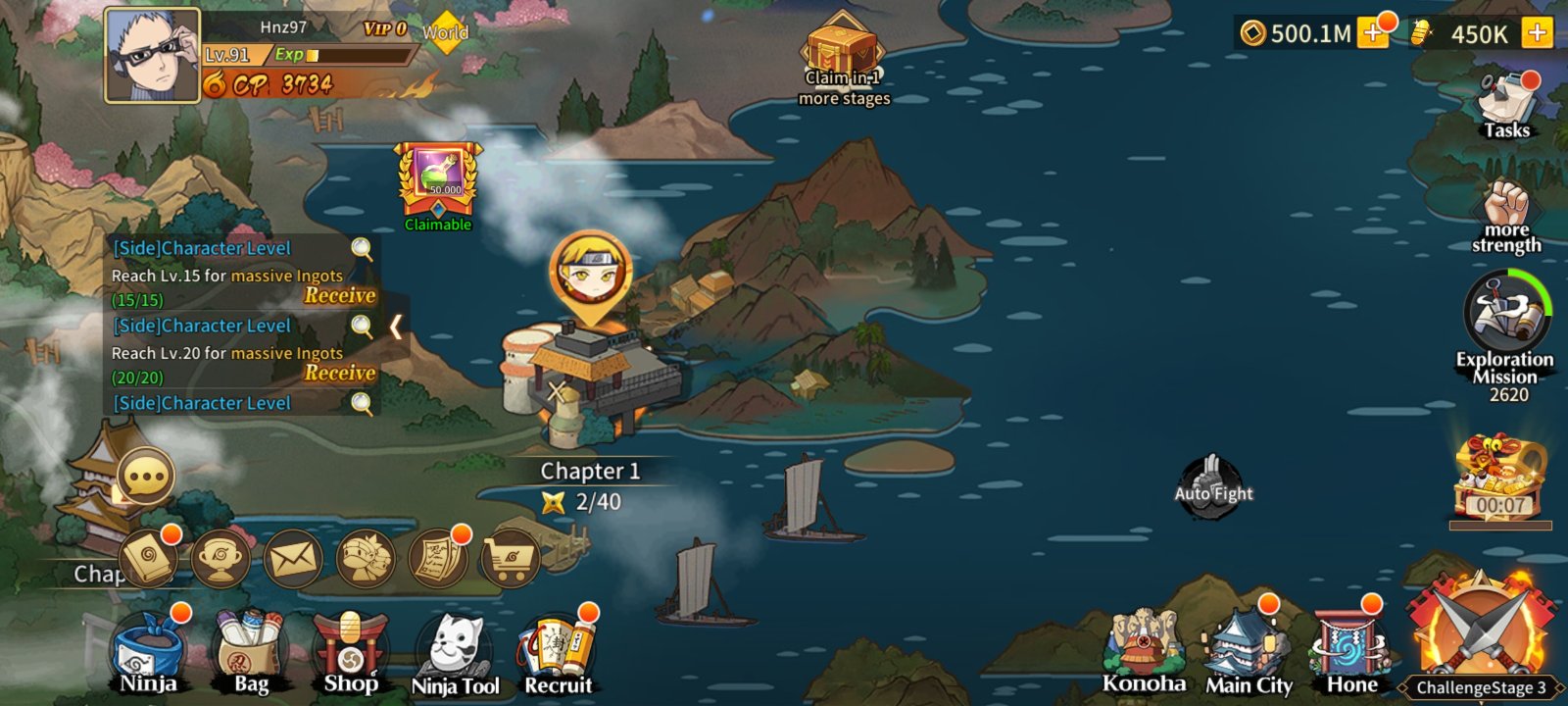
Task: Collapse the side quest panel arrow
Action: [x=396, y=327]
